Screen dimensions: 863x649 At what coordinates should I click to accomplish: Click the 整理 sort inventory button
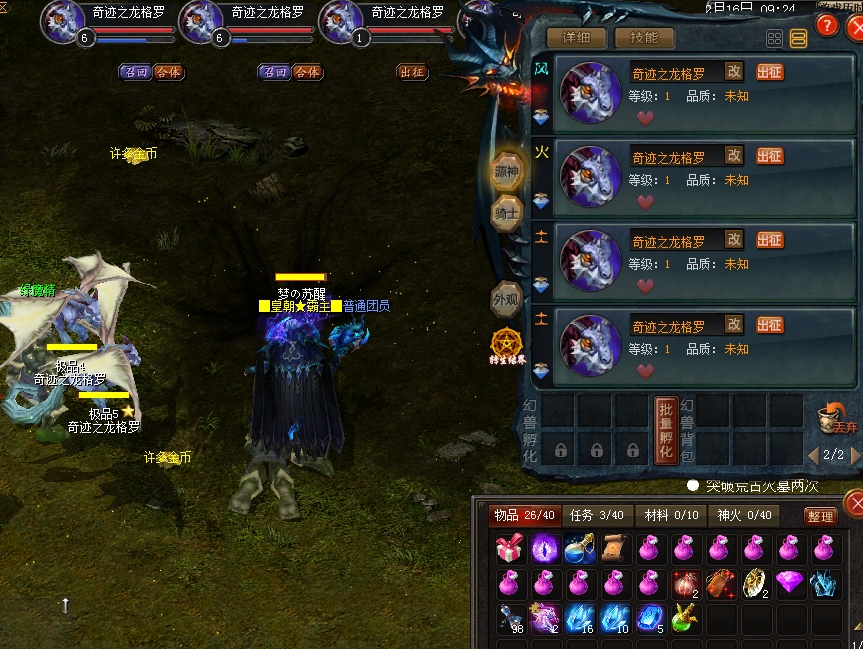(820, 516)
